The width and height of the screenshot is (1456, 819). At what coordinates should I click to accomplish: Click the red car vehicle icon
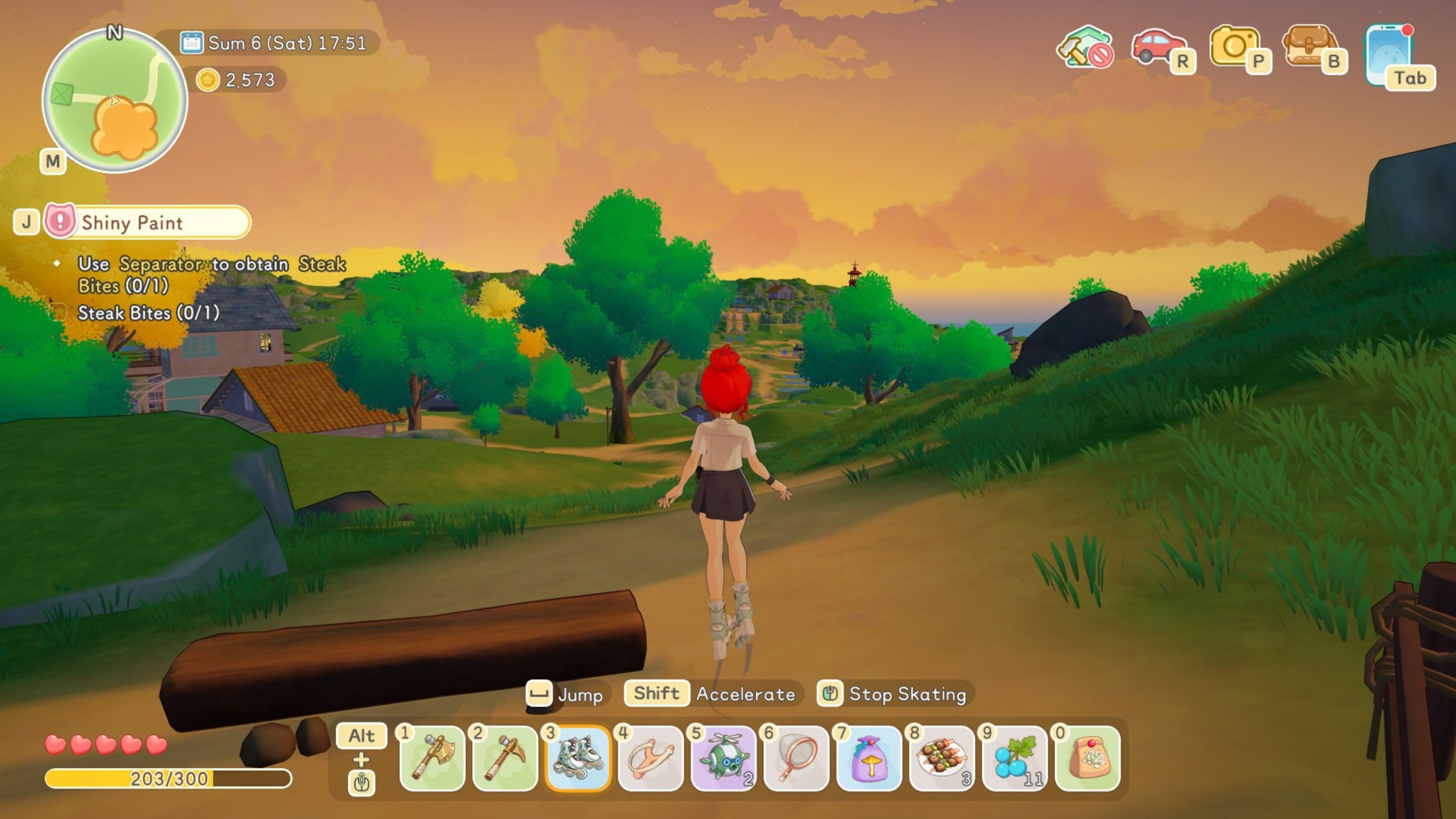[x=1158, y=47]
